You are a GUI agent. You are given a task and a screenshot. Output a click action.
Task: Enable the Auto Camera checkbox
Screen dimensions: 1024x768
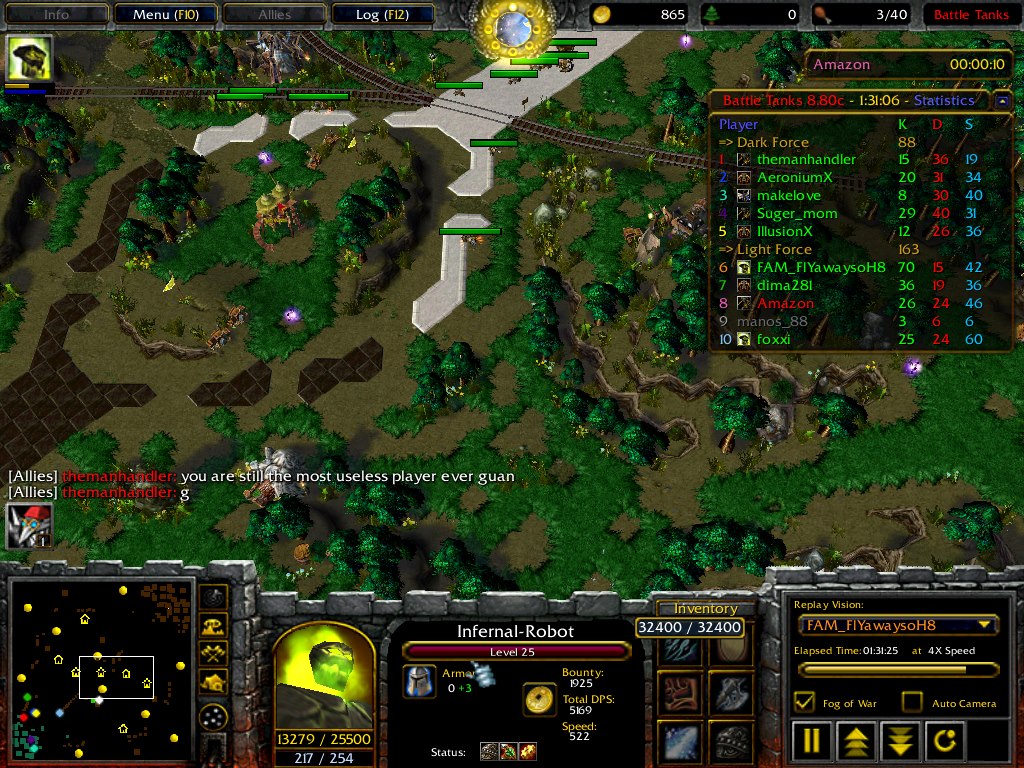click(912, 702)
